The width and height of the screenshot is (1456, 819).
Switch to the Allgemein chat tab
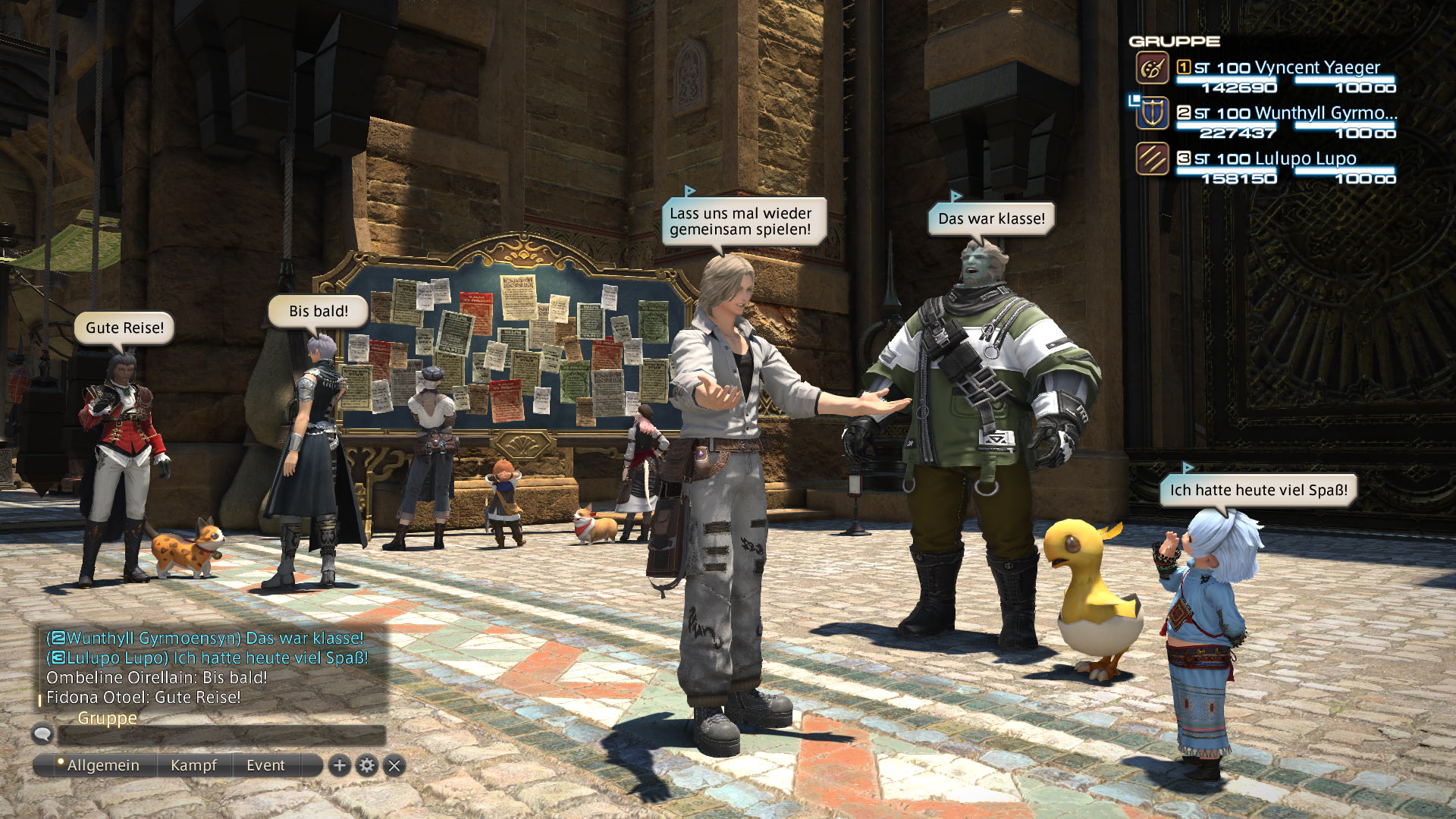coord(102,766)
